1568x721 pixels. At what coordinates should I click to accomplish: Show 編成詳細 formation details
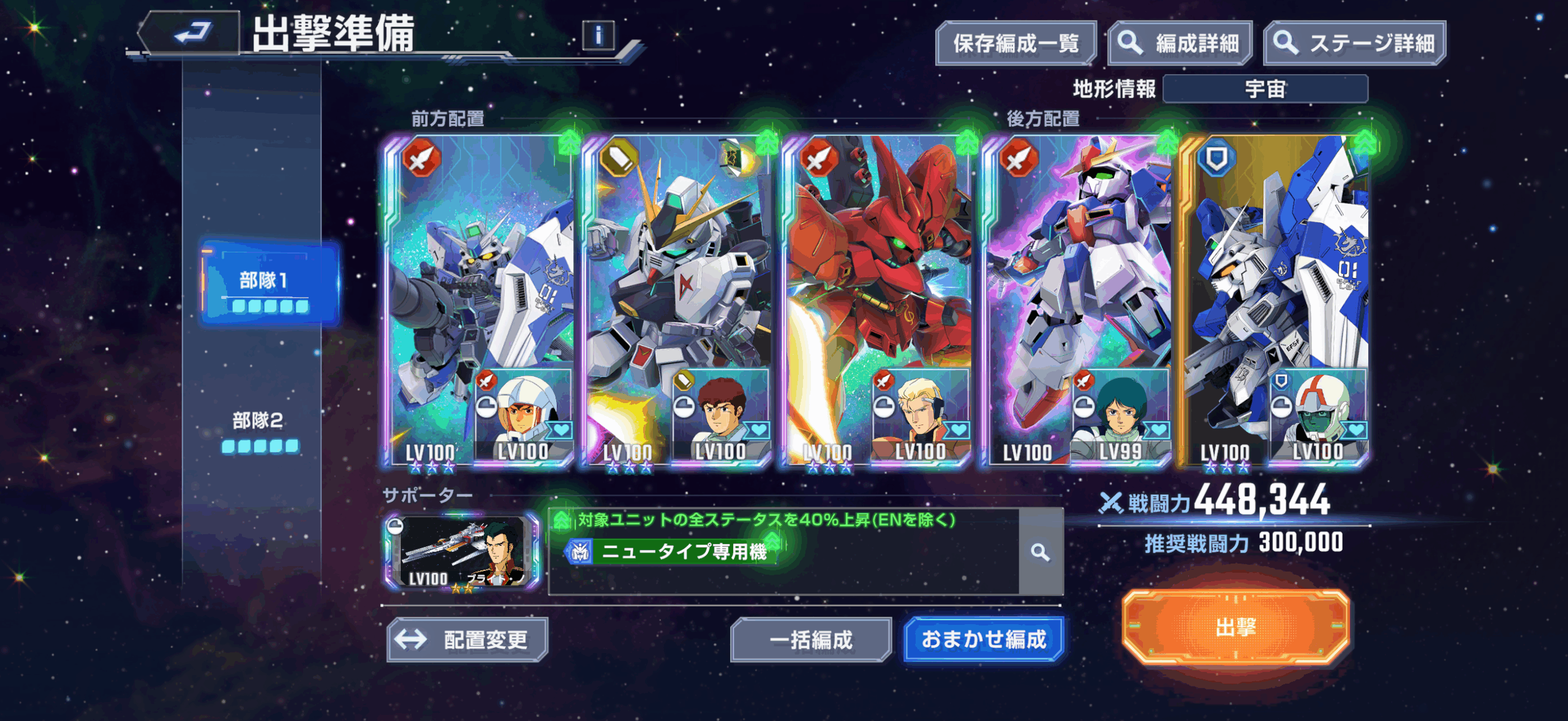click(1180, 43)
